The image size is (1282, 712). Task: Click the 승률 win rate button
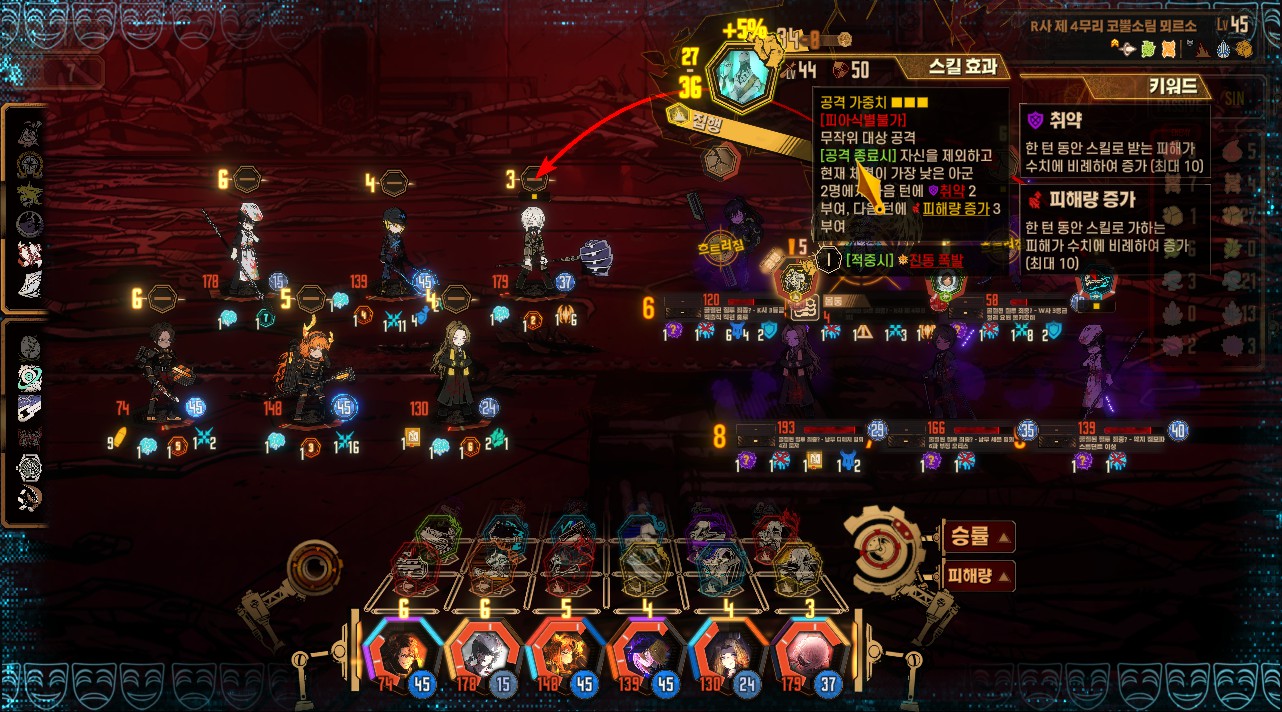click(x=978, y=538)
